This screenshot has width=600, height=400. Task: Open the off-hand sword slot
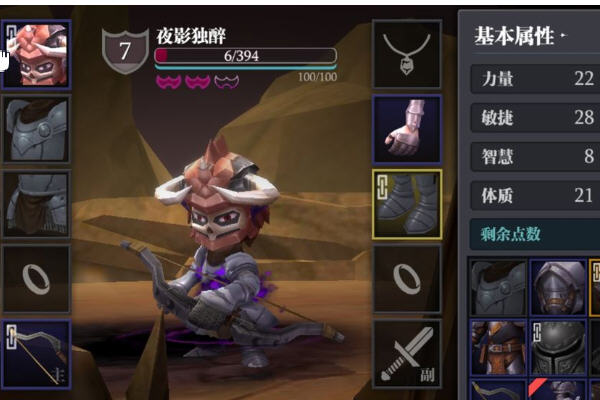[x=407, y=353]
